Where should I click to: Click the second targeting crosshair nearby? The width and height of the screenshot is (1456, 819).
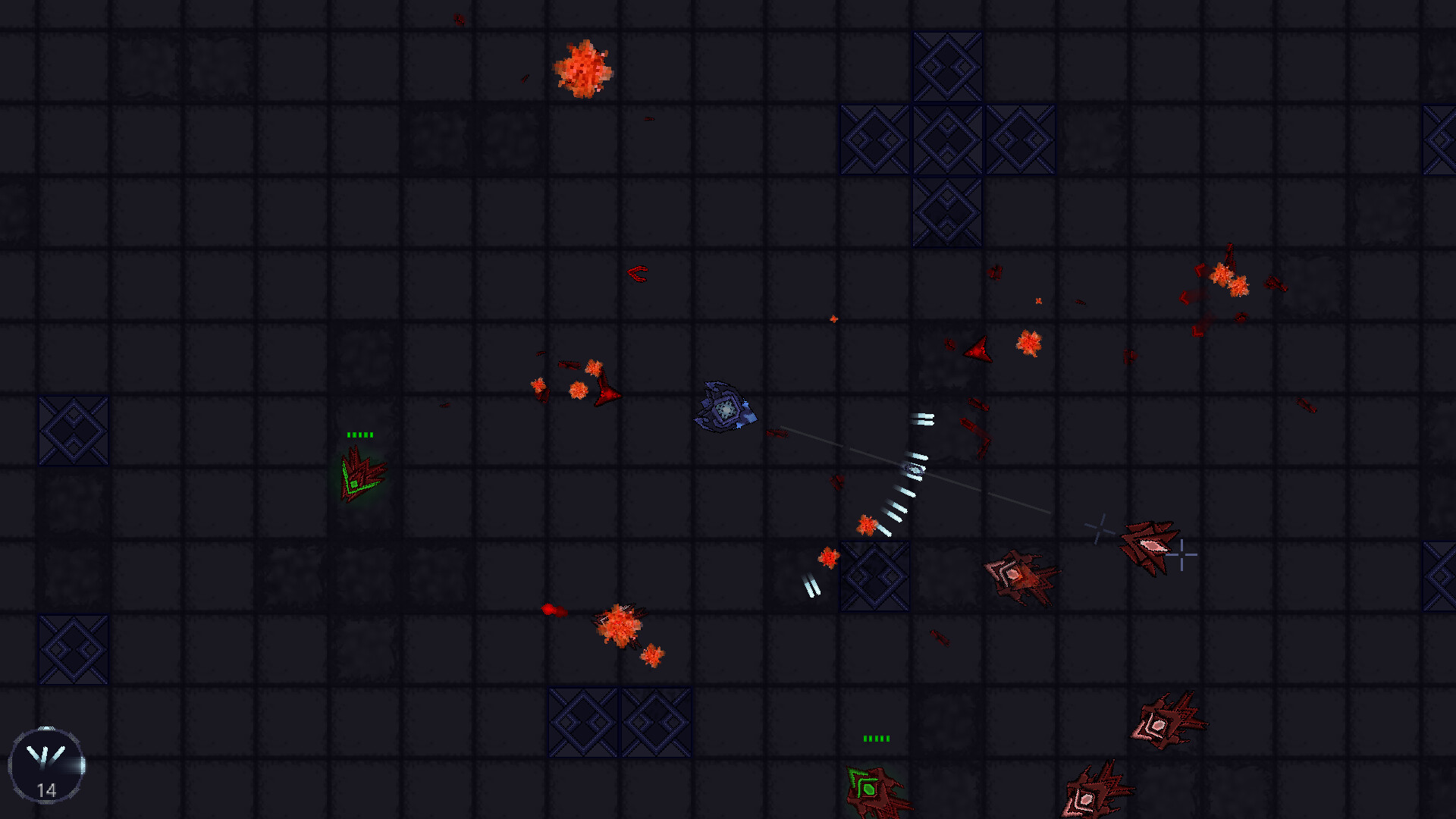[1181, 555]
